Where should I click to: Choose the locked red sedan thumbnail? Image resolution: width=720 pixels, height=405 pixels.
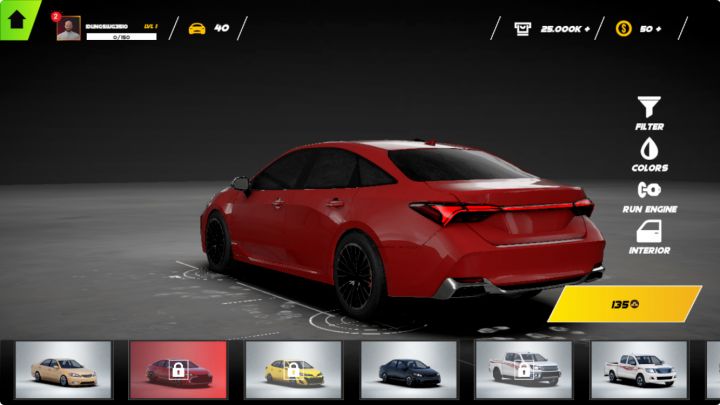(x=178, y=370)
